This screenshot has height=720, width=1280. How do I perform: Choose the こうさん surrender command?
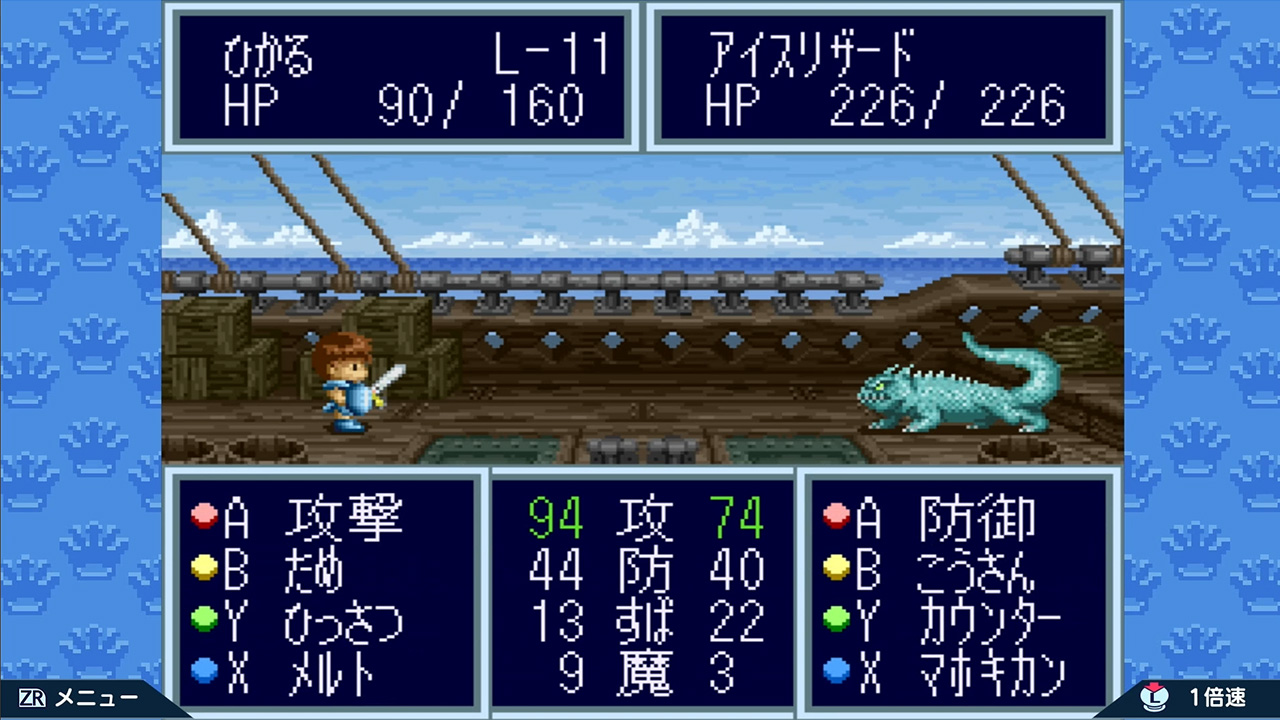975,570
